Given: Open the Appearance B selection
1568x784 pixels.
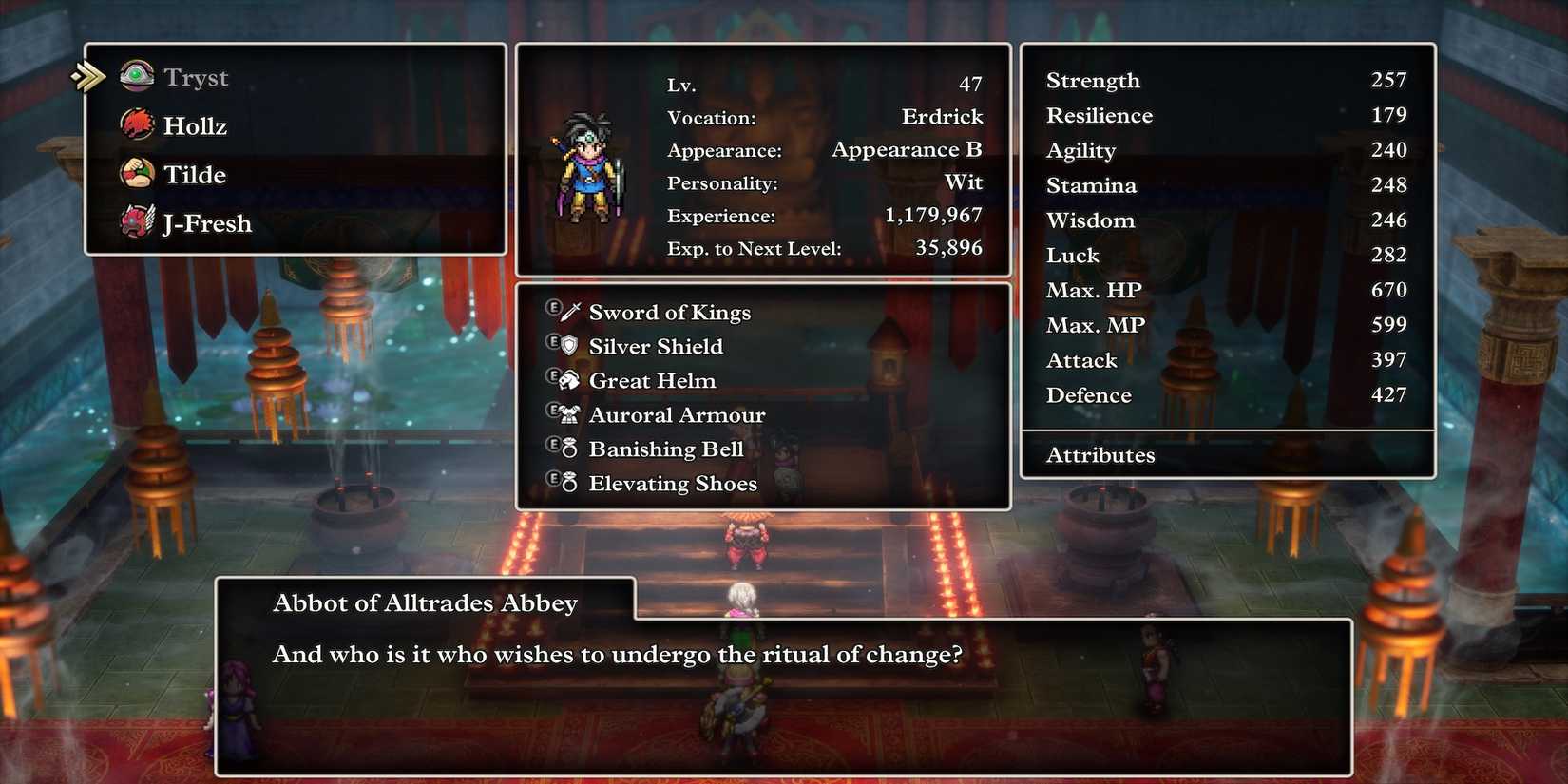Looking at the screenshot, I should 908,149.
